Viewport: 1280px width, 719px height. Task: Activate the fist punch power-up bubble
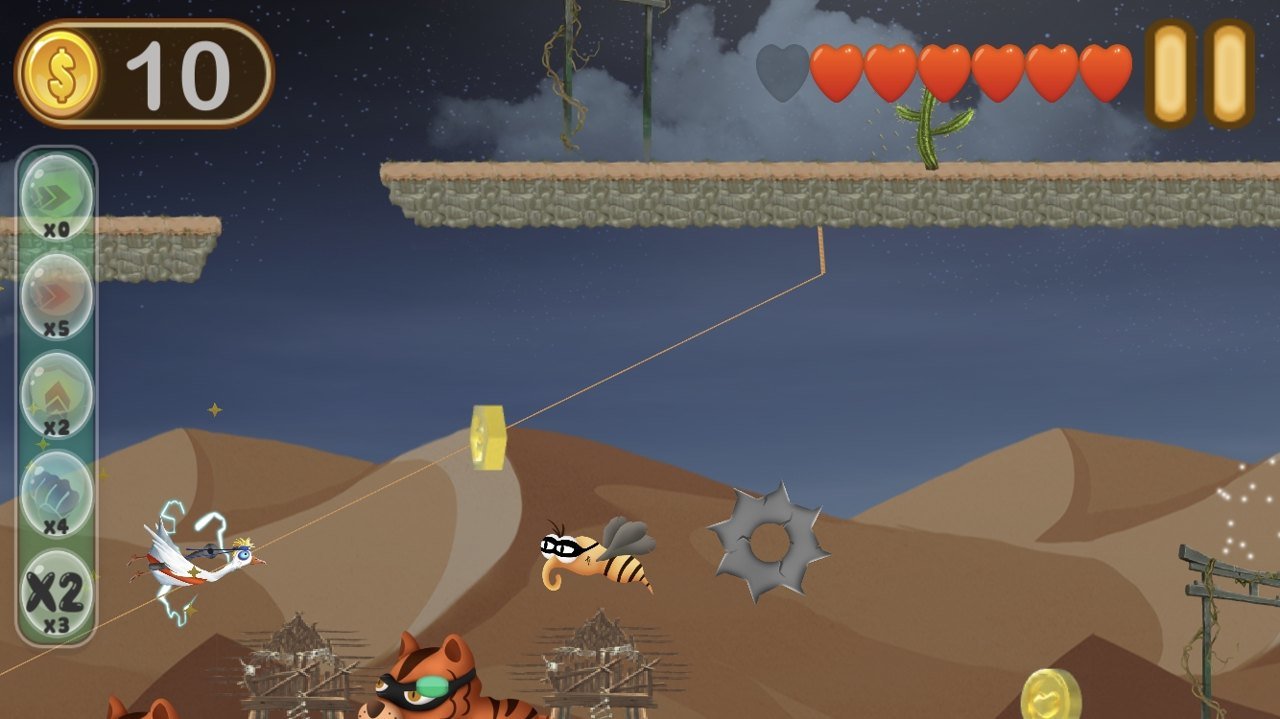pos(56,491)
